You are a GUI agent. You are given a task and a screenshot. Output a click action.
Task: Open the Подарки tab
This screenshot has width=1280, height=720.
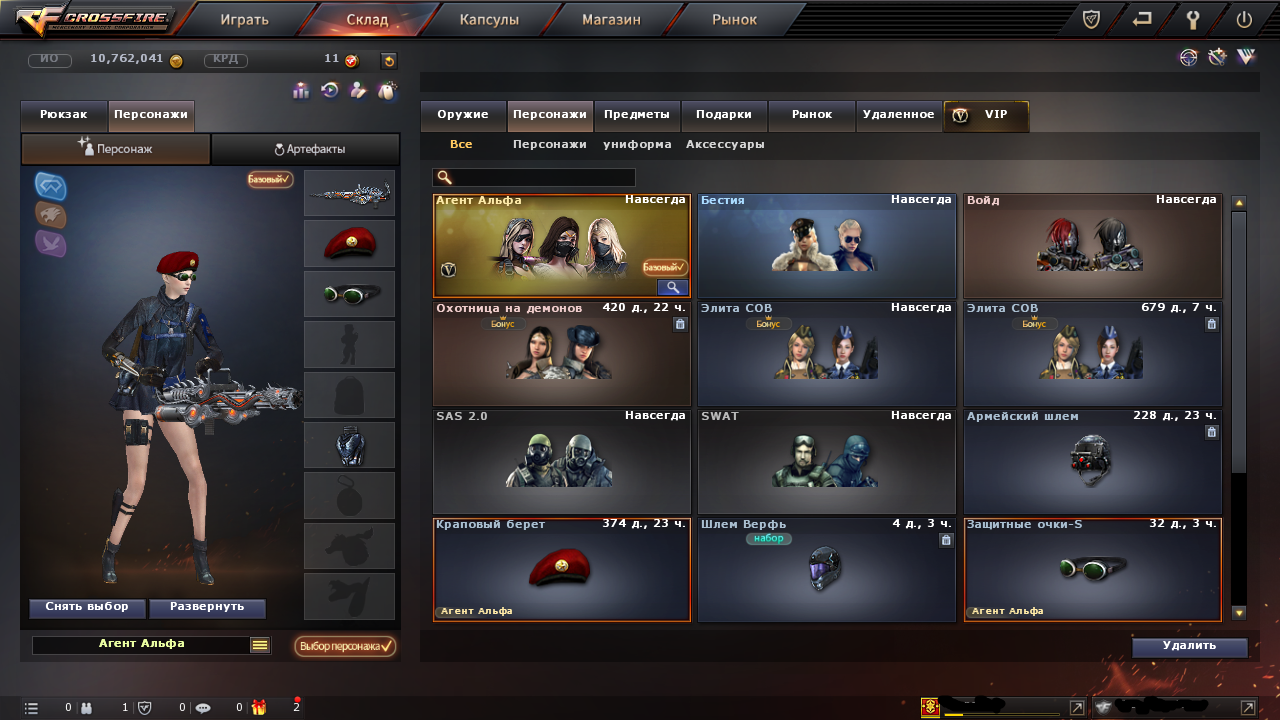(x=724, y=115)
